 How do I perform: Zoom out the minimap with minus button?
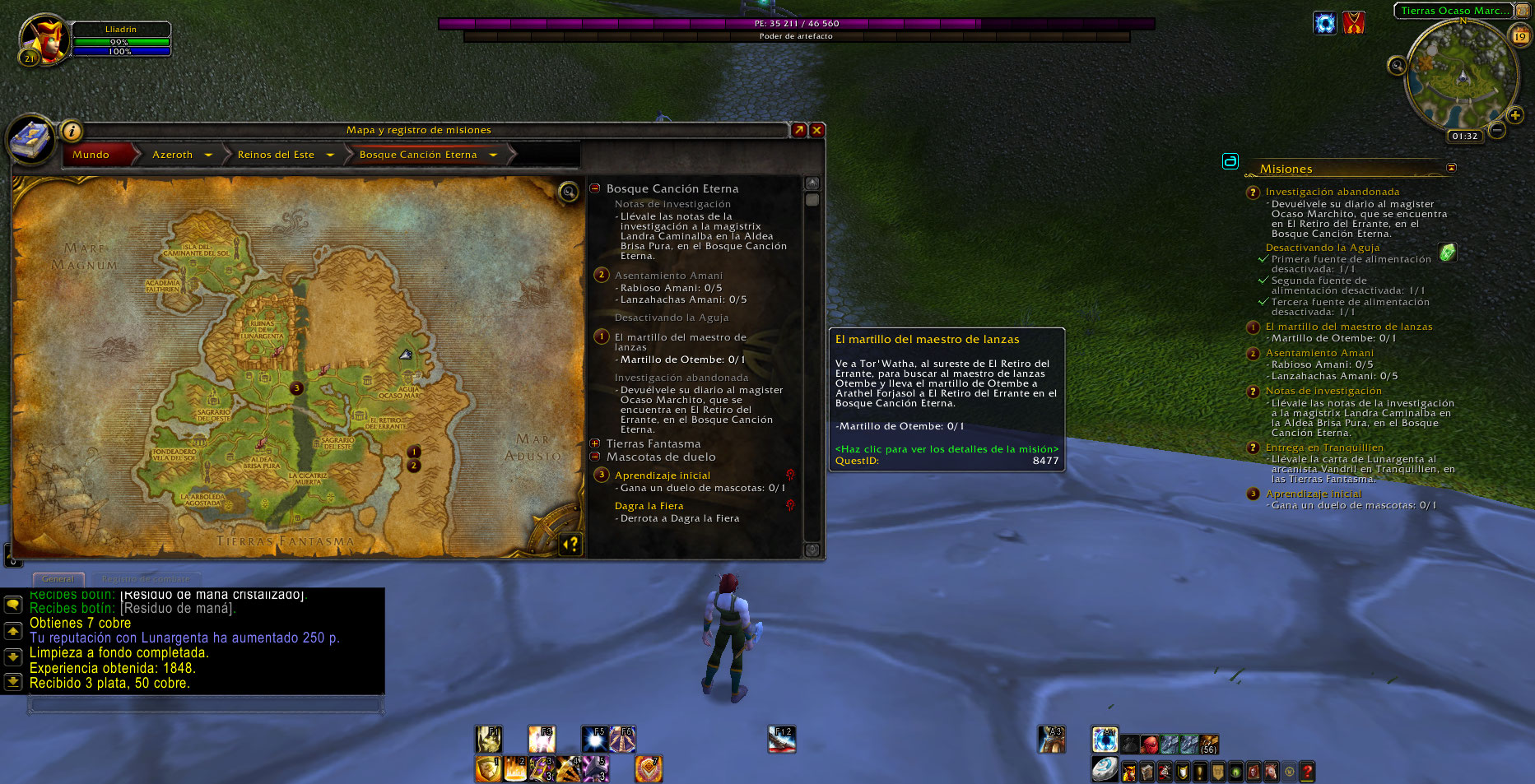1497,130
